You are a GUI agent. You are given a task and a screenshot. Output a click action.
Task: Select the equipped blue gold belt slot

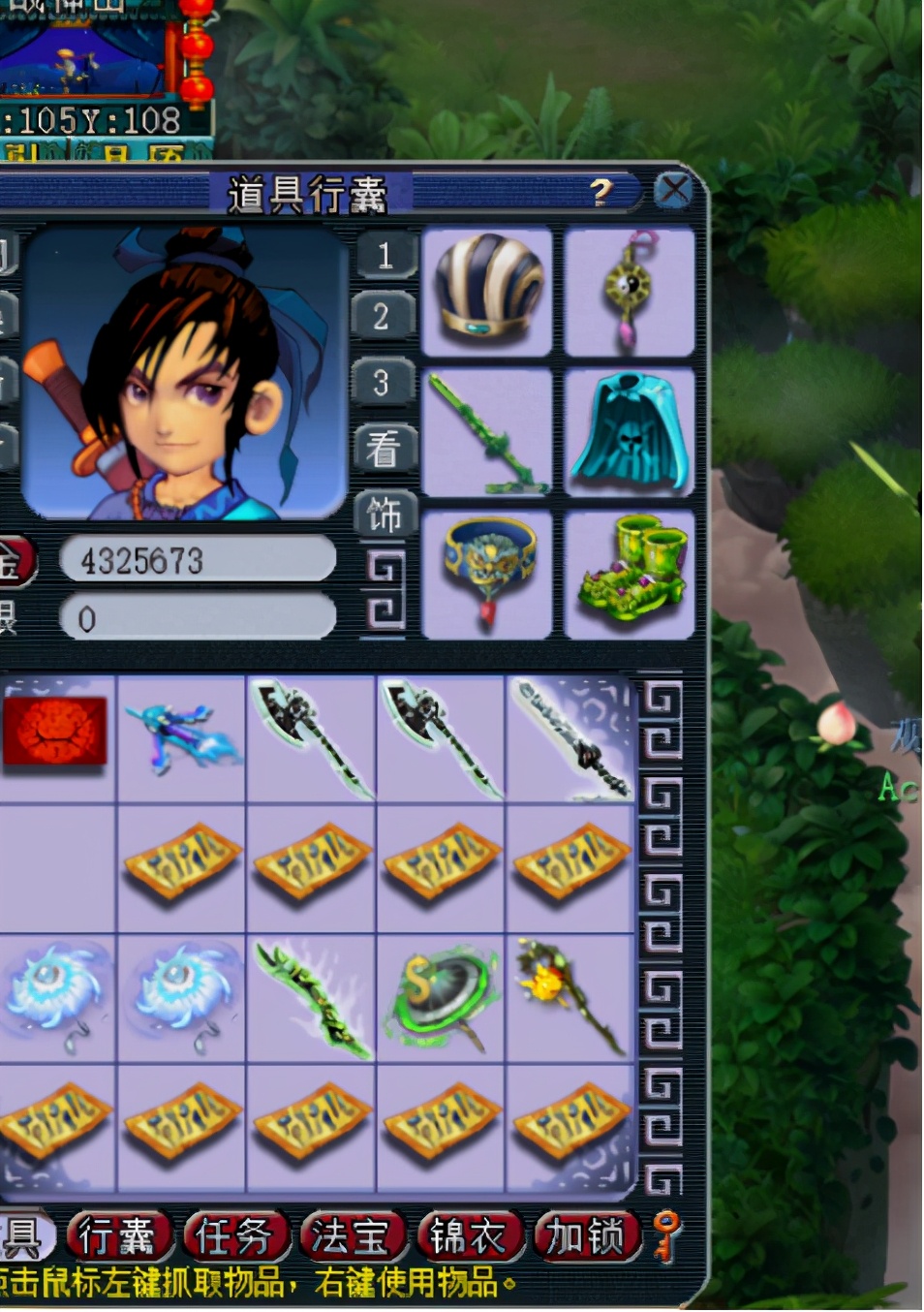coord(487,574)
